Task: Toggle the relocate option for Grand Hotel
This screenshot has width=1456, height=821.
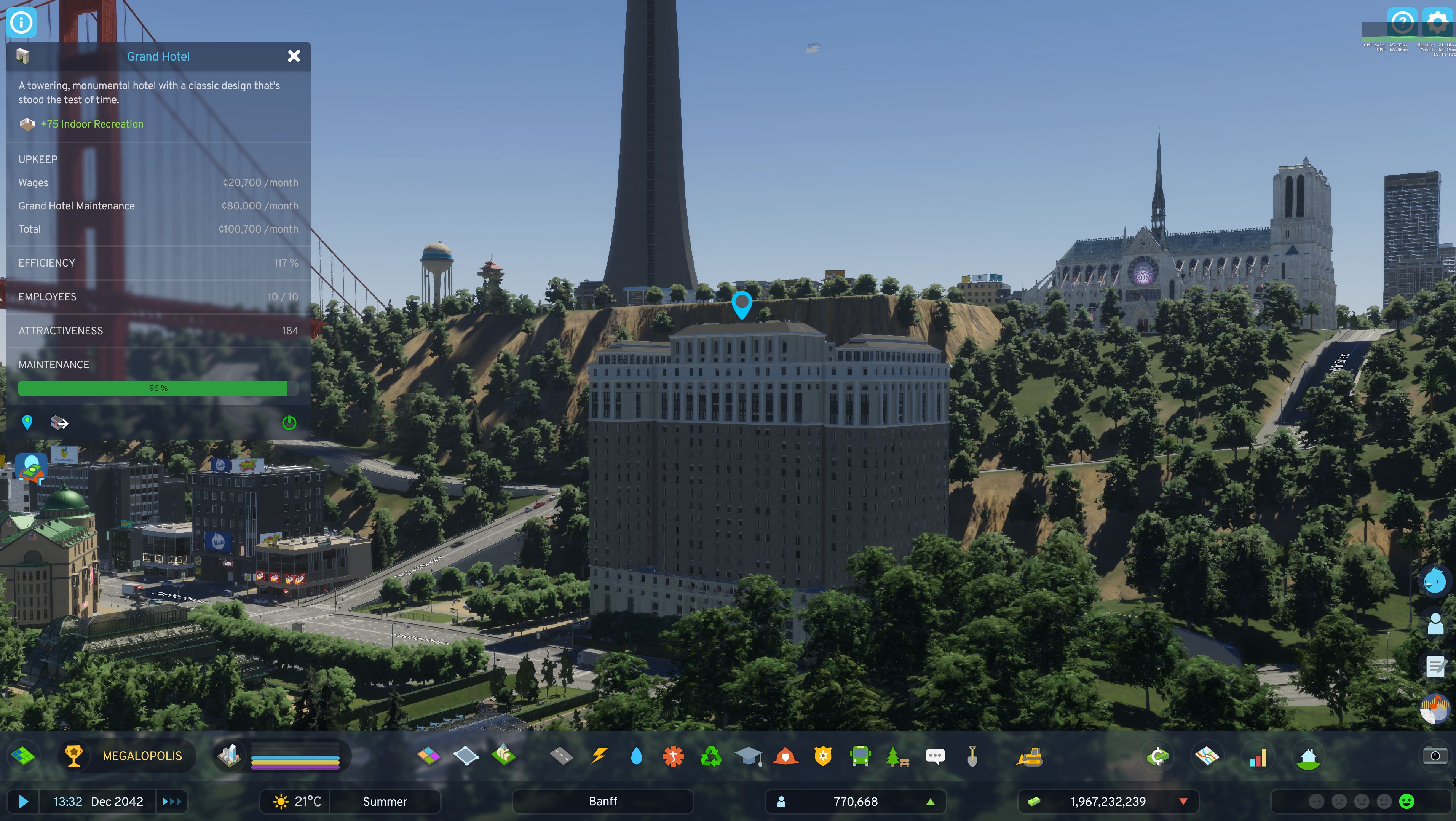Action: click(x=58, y=422)
